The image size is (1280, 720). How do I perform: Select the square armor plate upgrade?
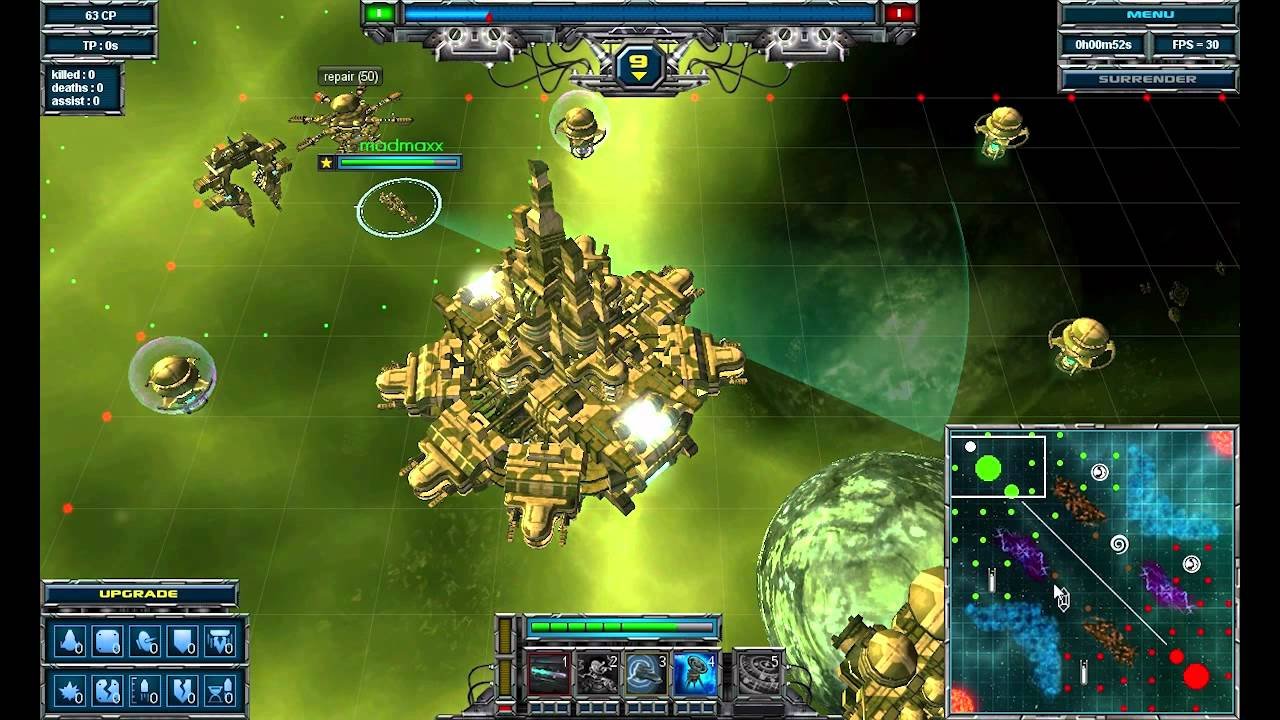pos(108,642)
